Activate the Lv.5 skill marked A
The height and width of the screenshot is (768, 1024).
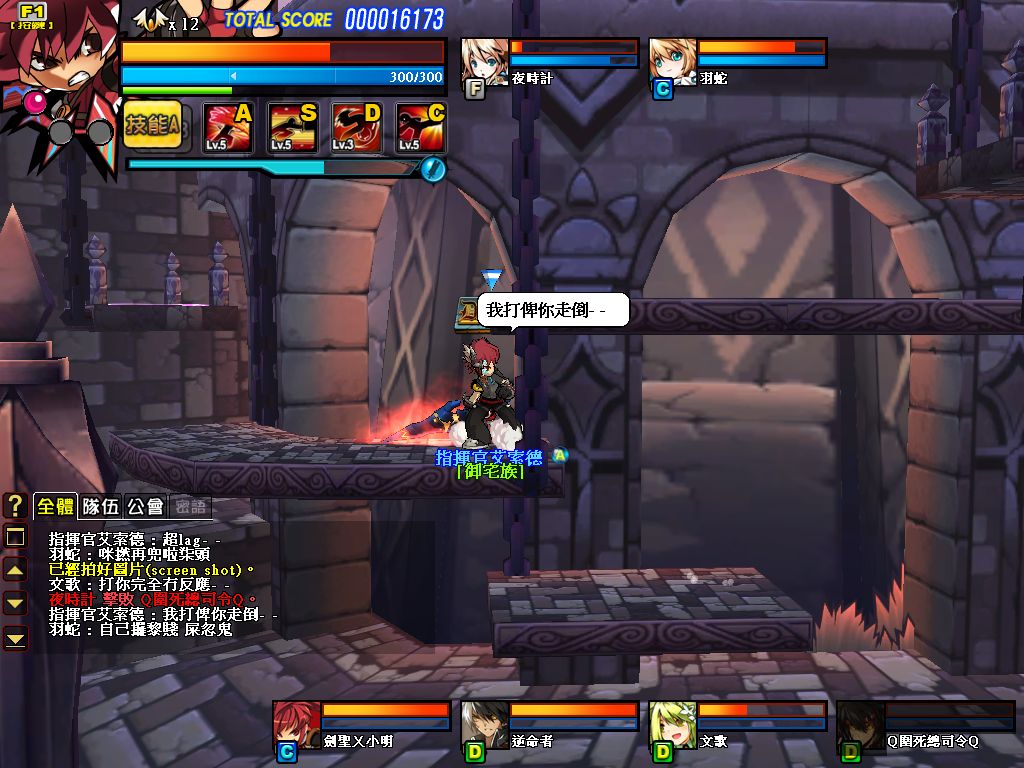[228, 127]
